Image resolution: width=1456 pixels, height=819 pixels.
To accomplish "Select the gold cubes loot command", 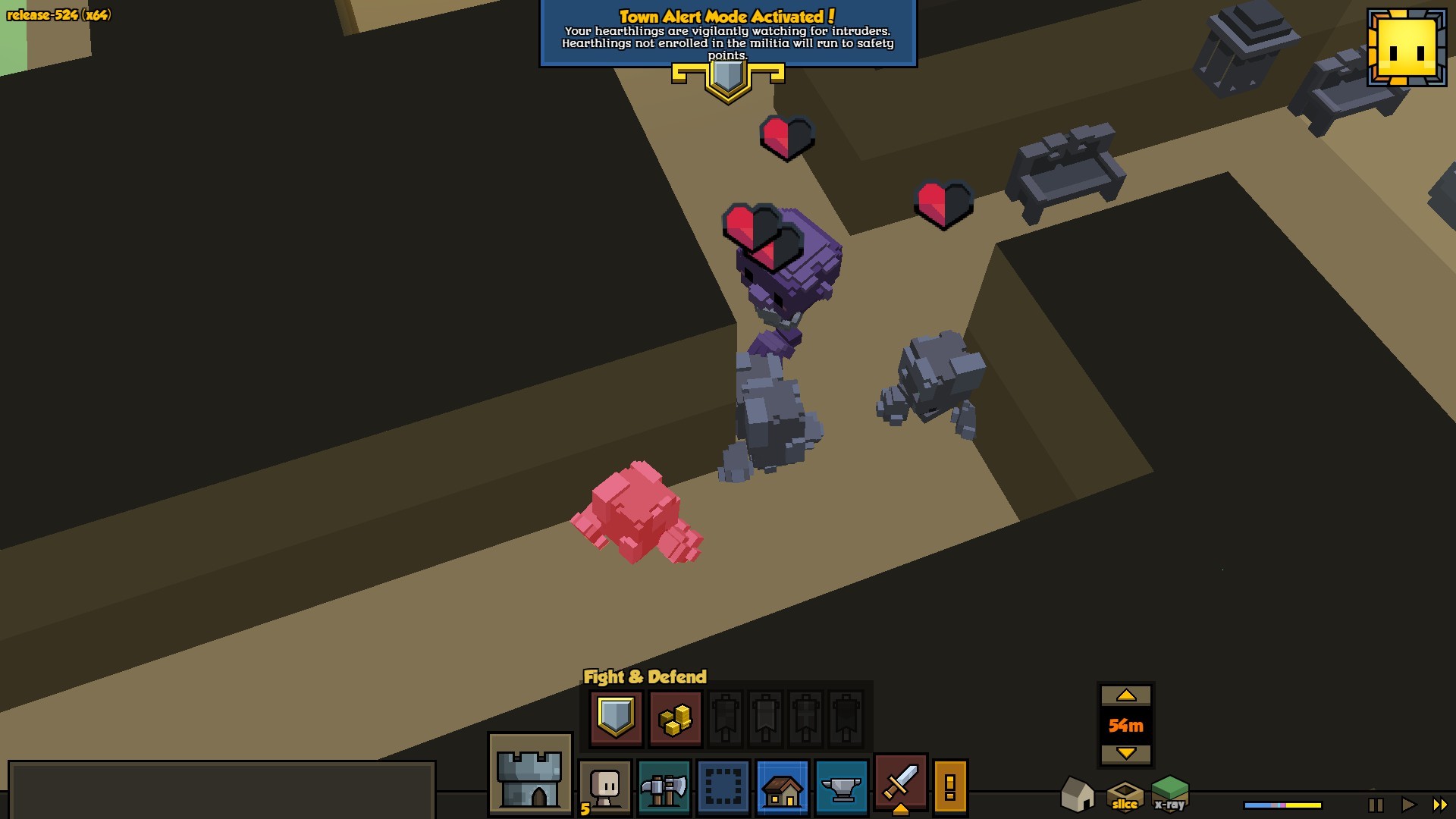I will pos(675,718).
